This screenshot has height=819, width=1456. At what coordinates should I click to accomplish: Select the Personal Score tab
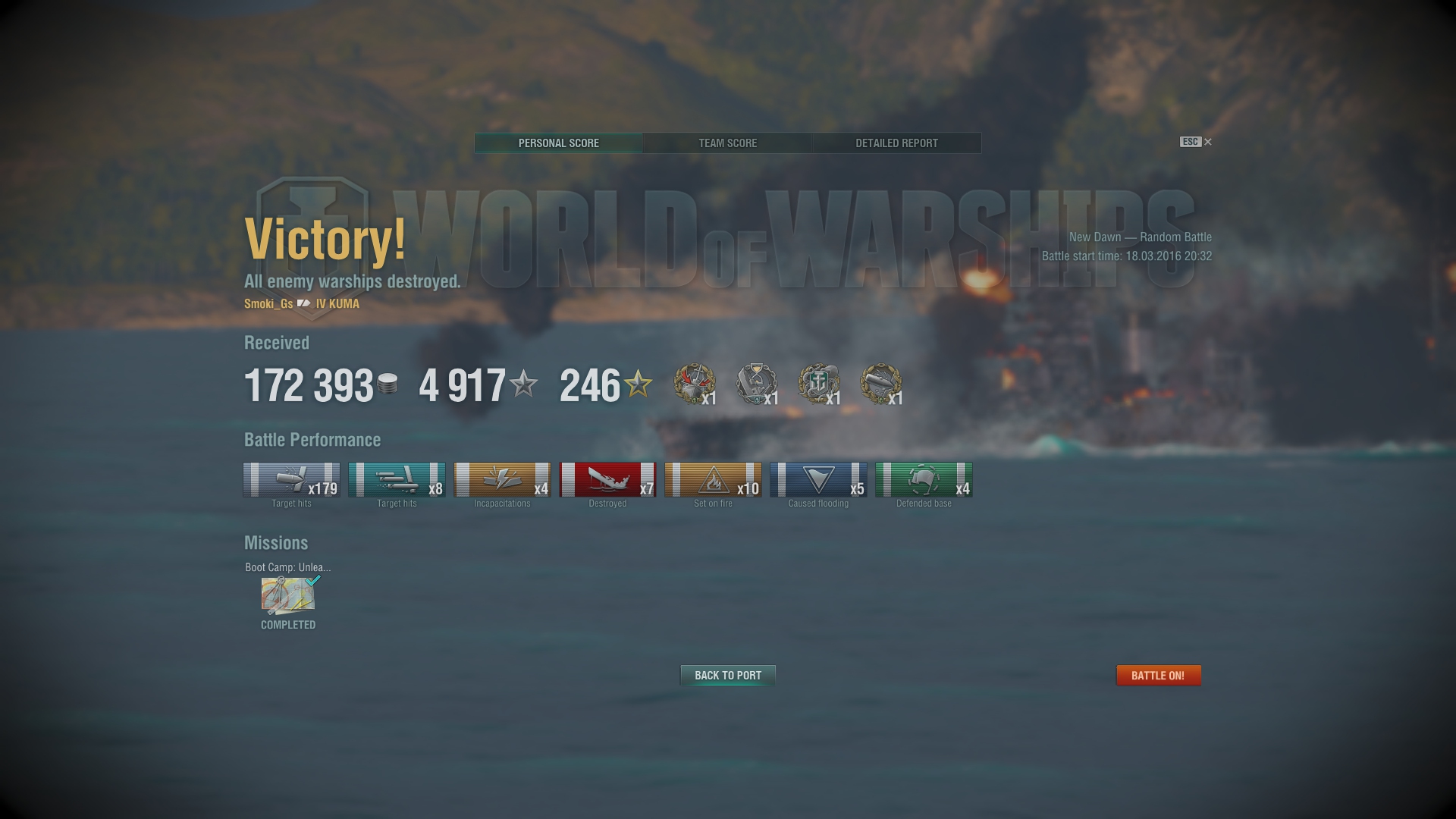[559, 143]
